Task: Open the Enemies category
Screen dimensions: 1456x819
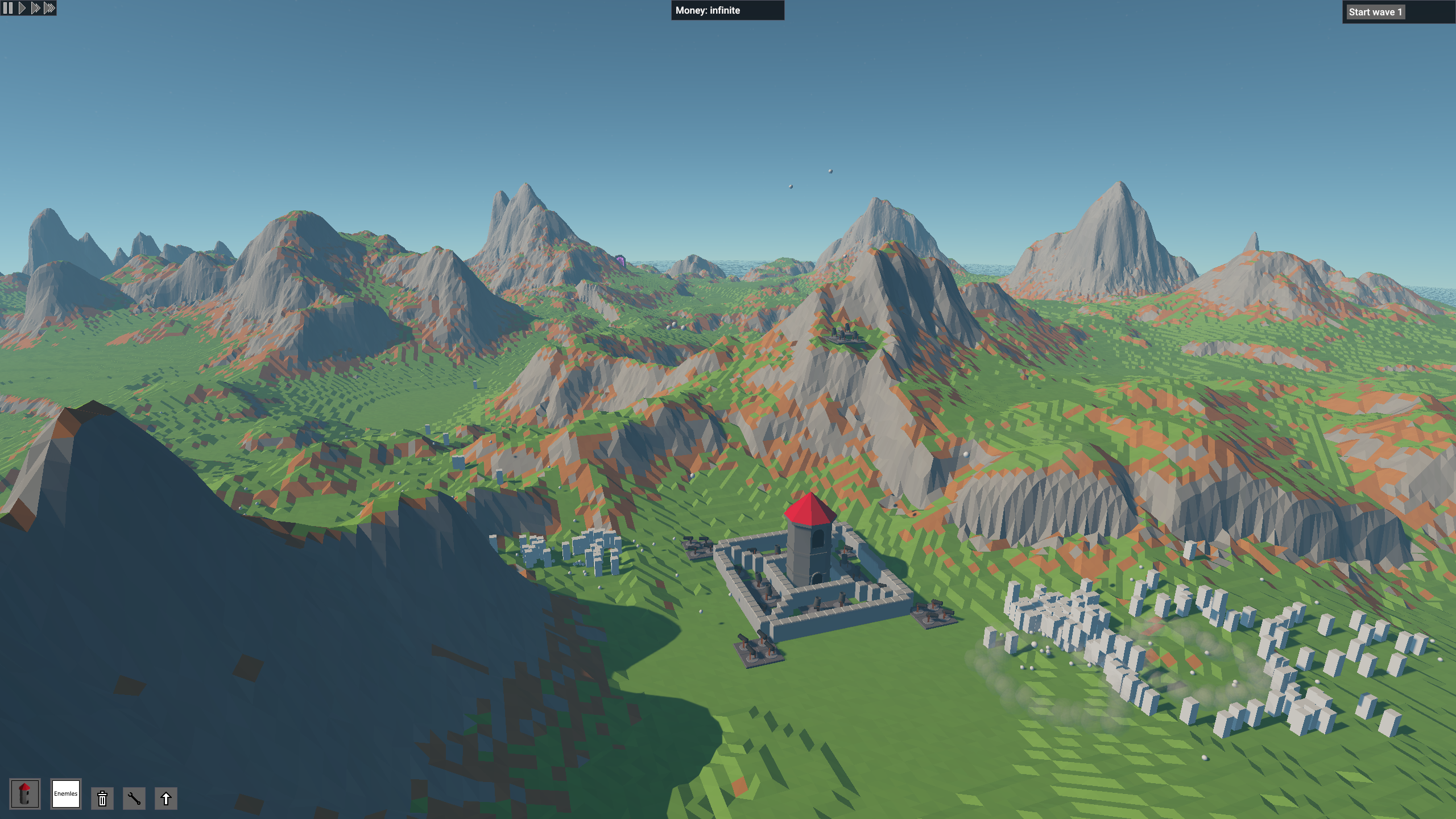Action: pyautogui.click(x=66, y=794)
